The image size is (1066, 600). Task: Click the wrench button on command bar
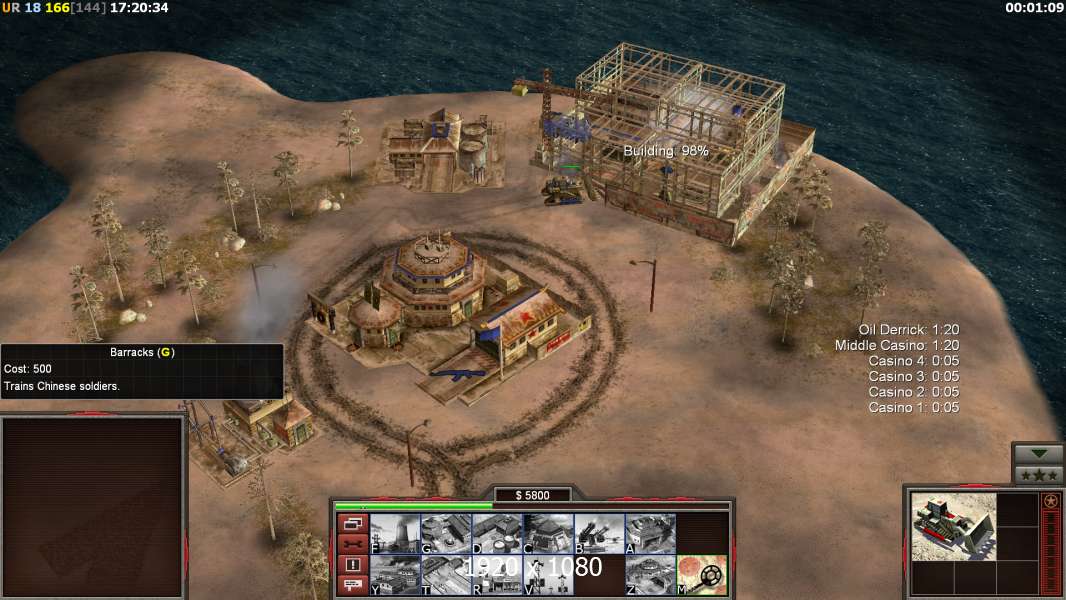click(352, 544)
